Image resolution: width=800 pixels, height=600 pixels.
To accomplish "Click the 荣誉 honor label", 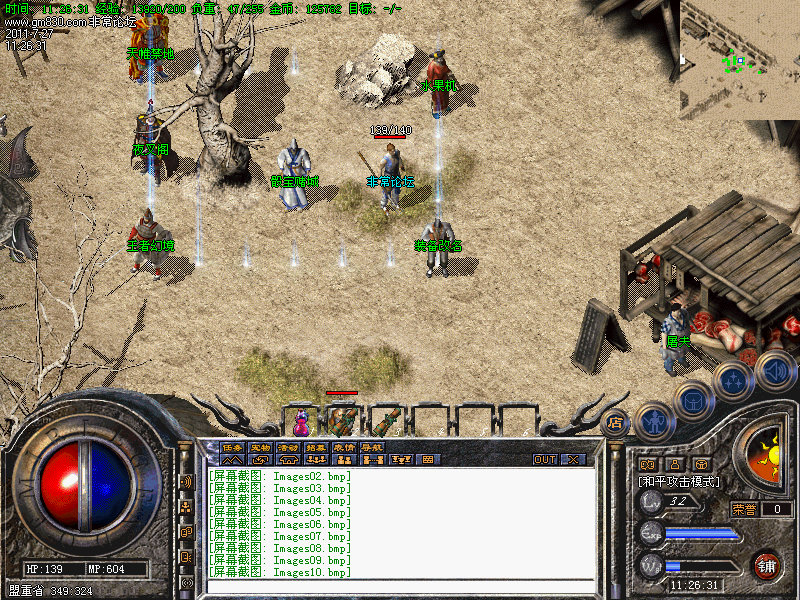I will click(x=744, y=509).
